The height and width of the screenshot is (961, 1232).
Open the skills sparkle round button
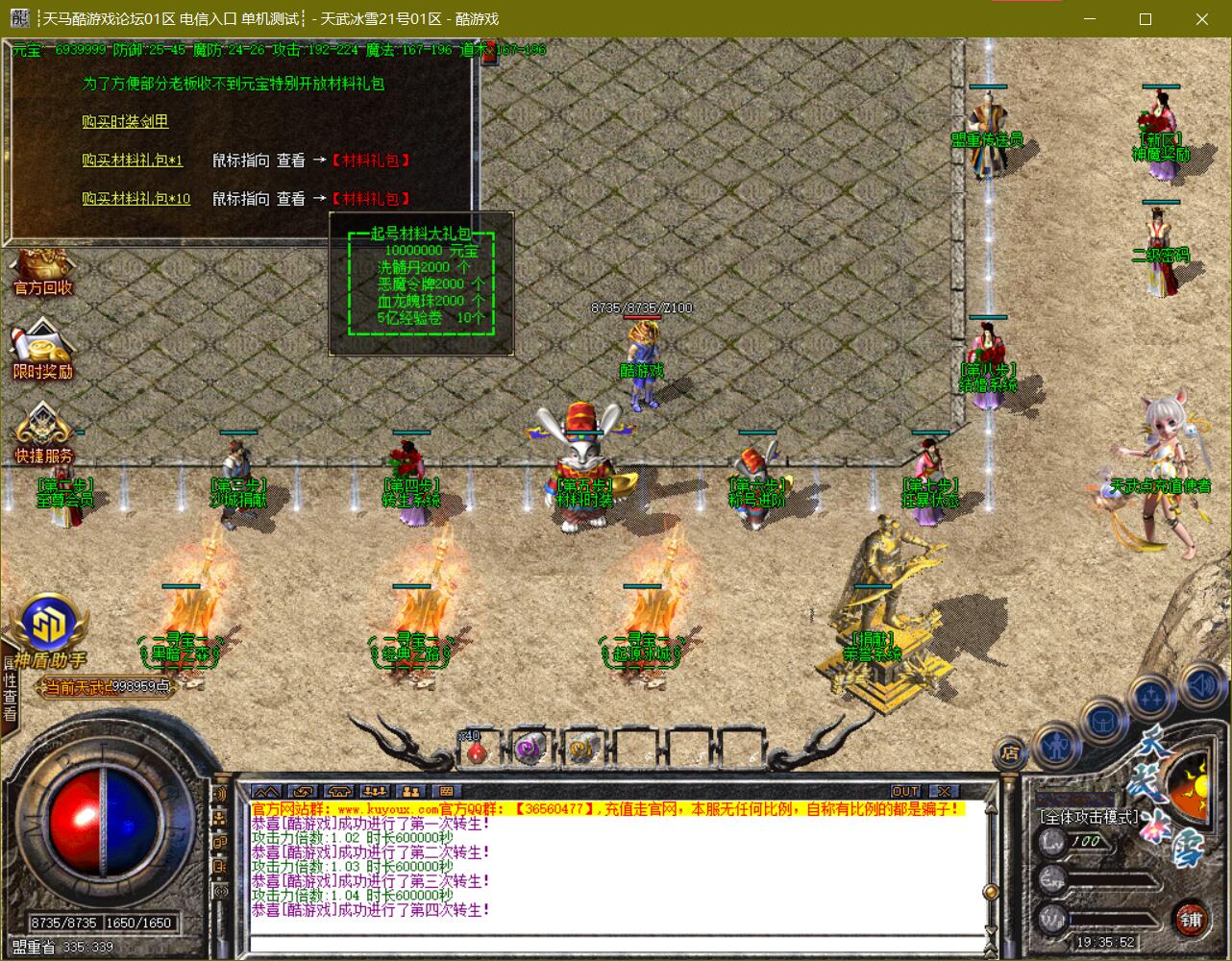(x=1149, y=697)
